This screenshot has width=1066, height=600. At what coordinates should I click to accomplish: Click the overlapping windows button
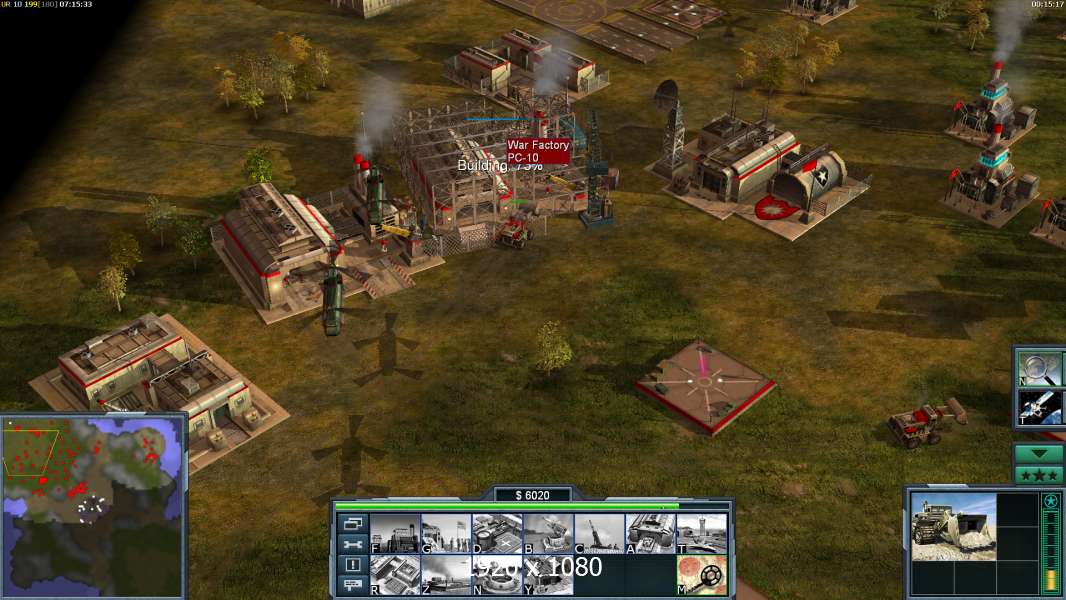coord(352,523)
